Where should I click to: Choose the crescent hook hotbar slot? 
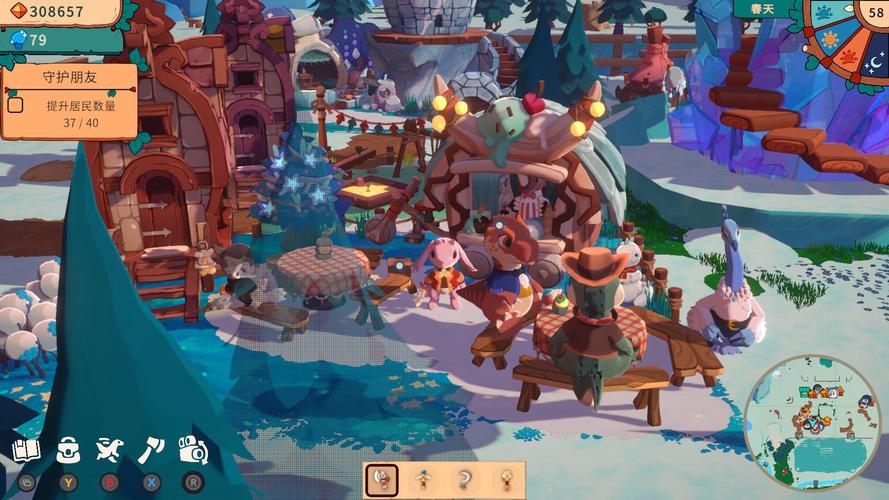[466, 479]
